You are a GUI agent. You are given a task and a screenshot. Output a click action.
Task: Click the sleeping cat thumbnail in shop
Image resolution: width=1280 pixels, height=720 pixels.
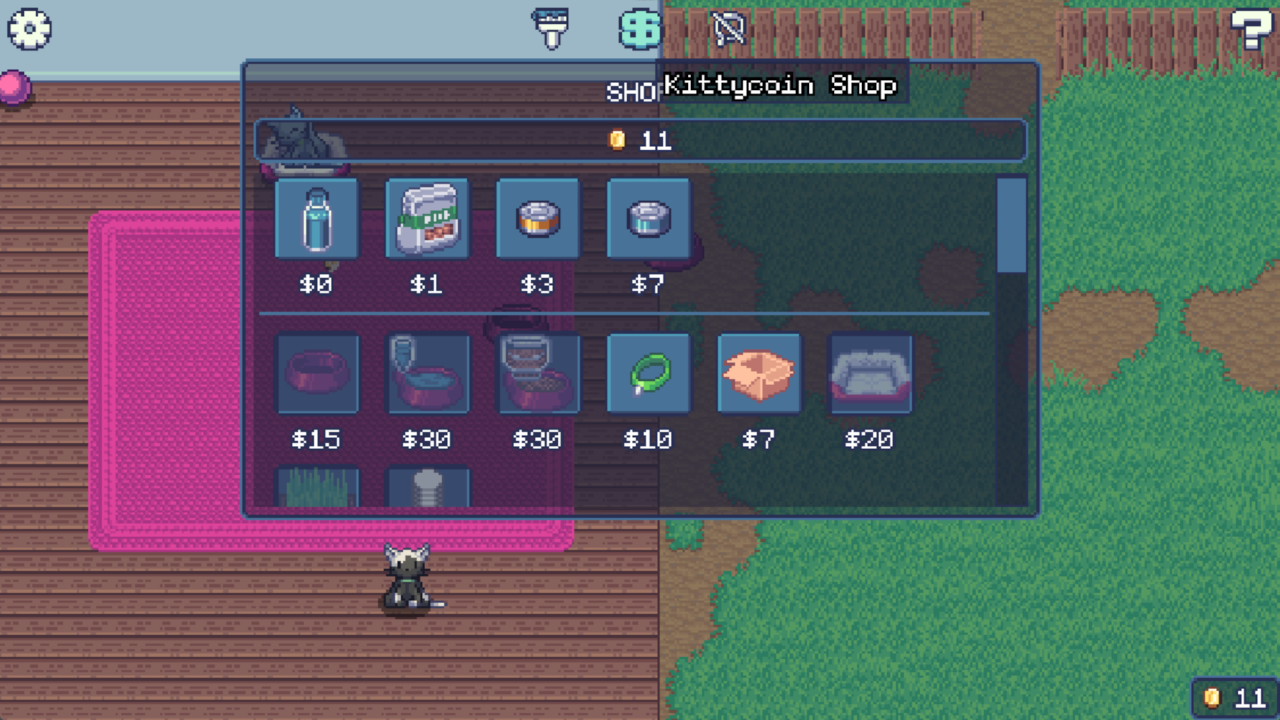pos(300,140)
